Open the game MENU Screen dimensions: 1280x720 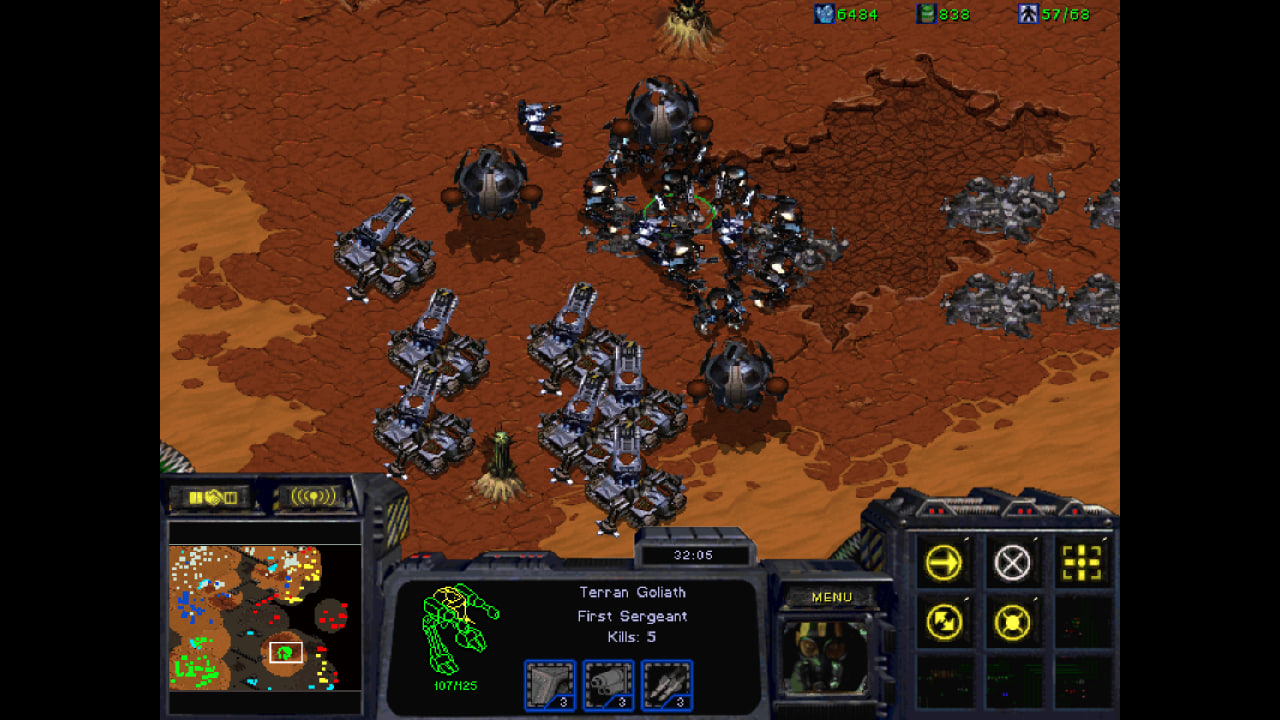[x=832, y=597]
